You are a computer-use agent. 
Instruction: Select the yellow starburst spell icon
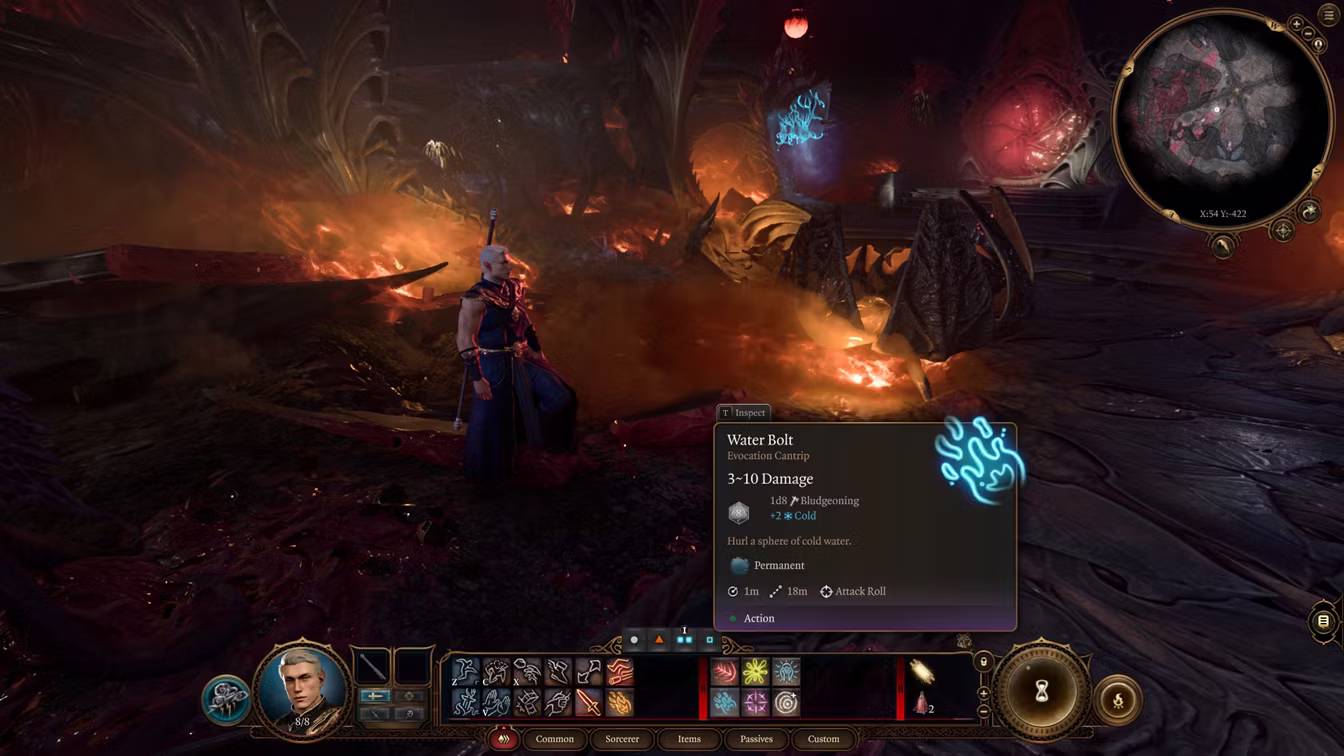point(755,672)
